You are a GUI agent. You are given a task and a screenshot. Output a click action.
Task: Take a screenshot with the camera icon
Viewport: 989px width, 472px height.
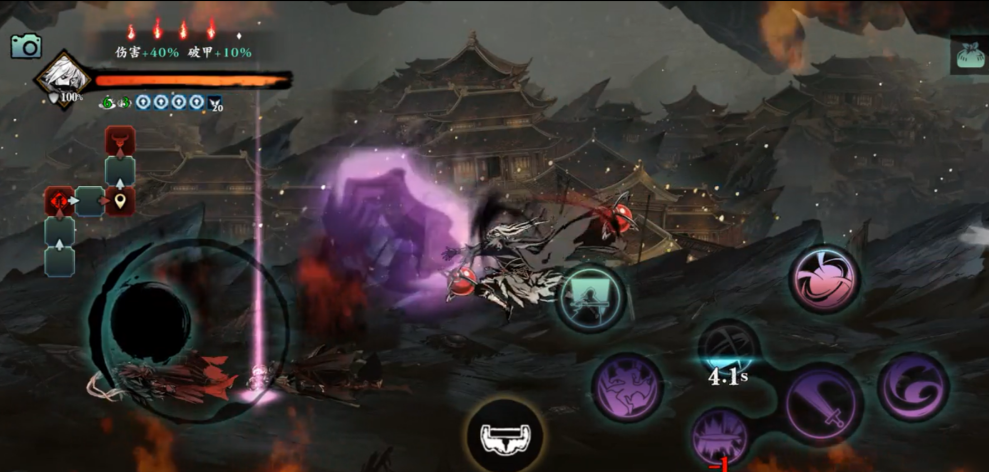pos(25,45)
